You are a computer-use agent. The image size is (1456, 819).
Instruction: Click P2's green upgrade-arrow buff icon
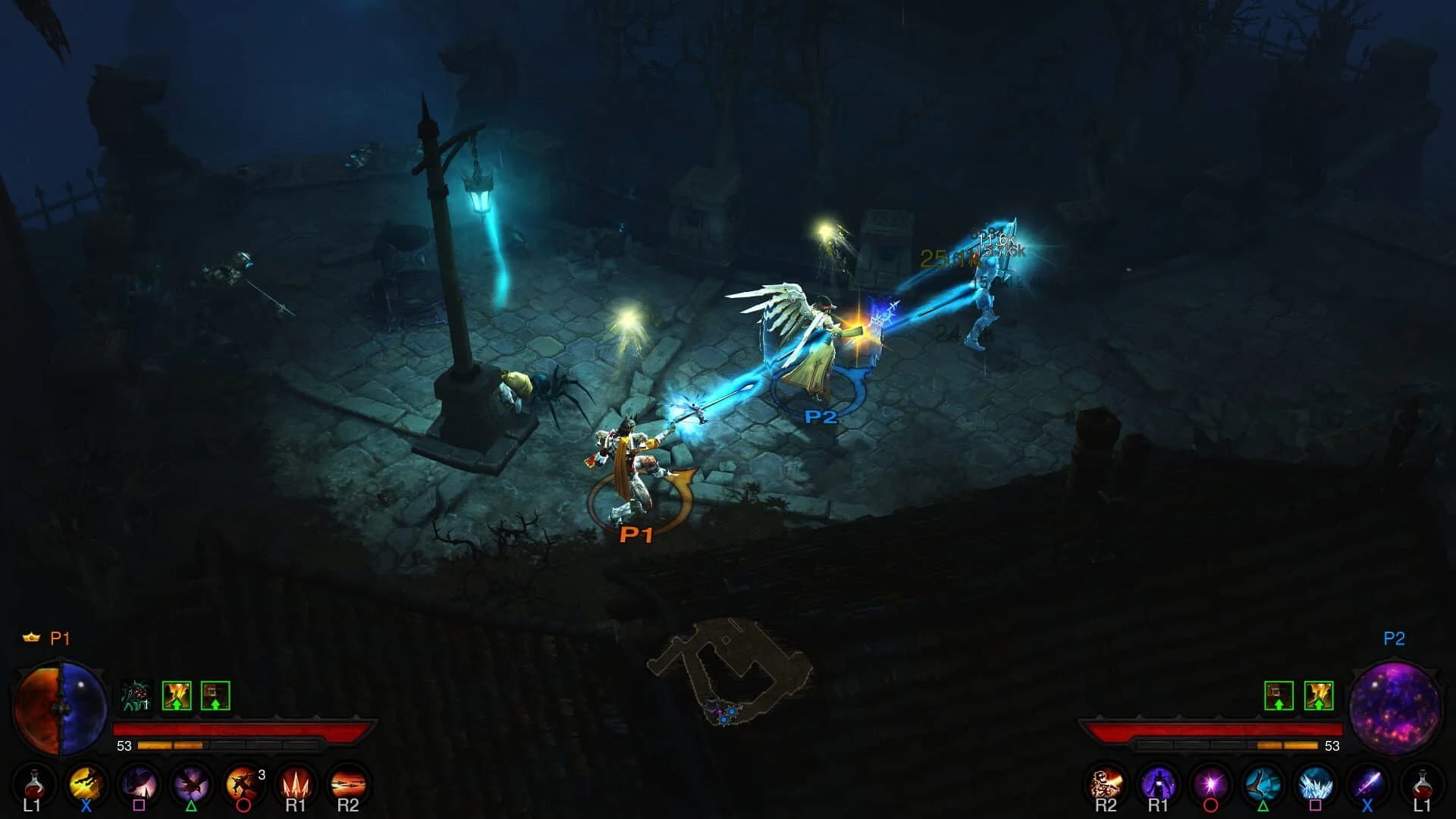tap(1280, 692)
